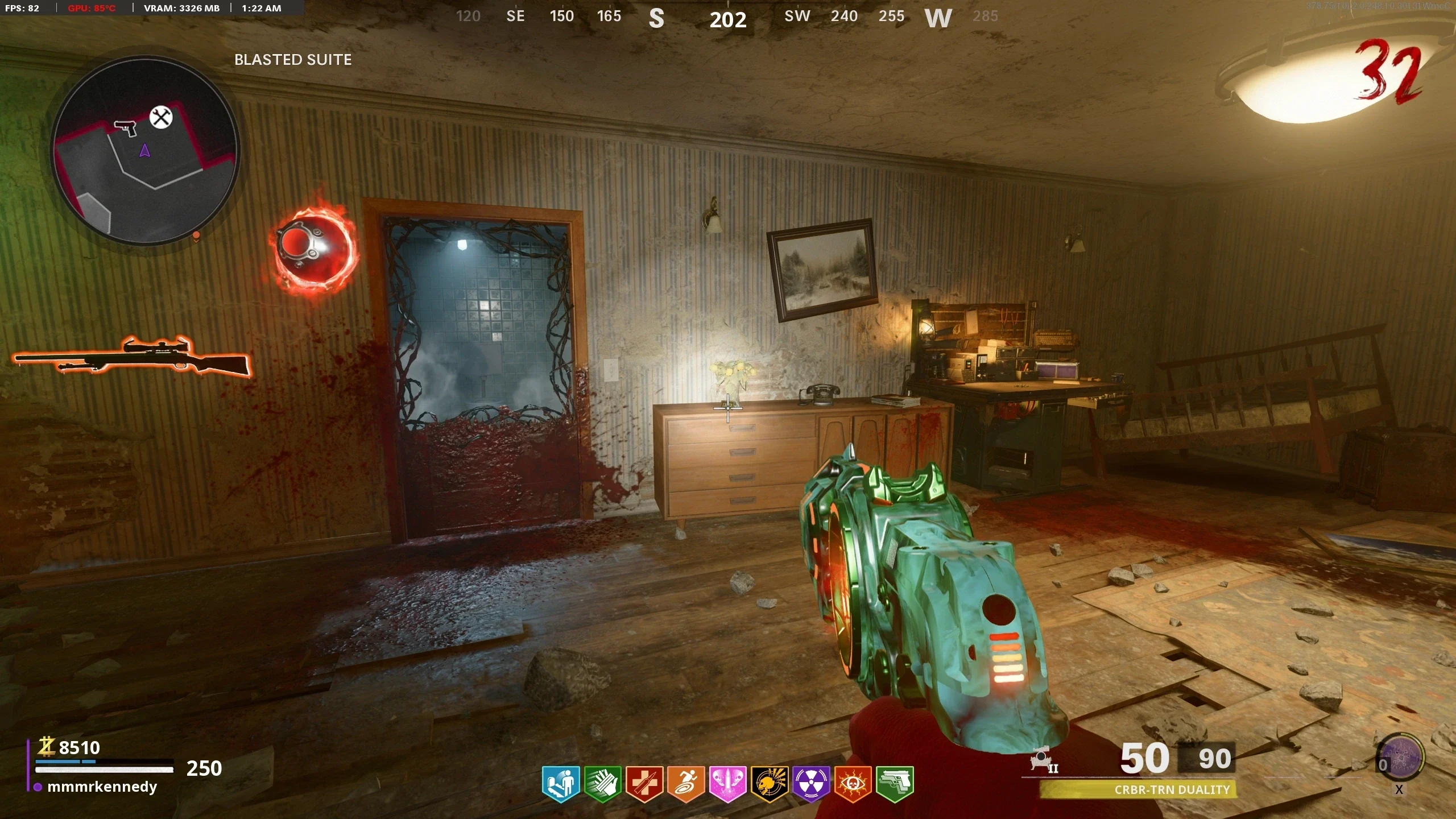Select the crafting table marker on minimap
This screenshot has width=1456, height=819.
(x=161, y=118)
